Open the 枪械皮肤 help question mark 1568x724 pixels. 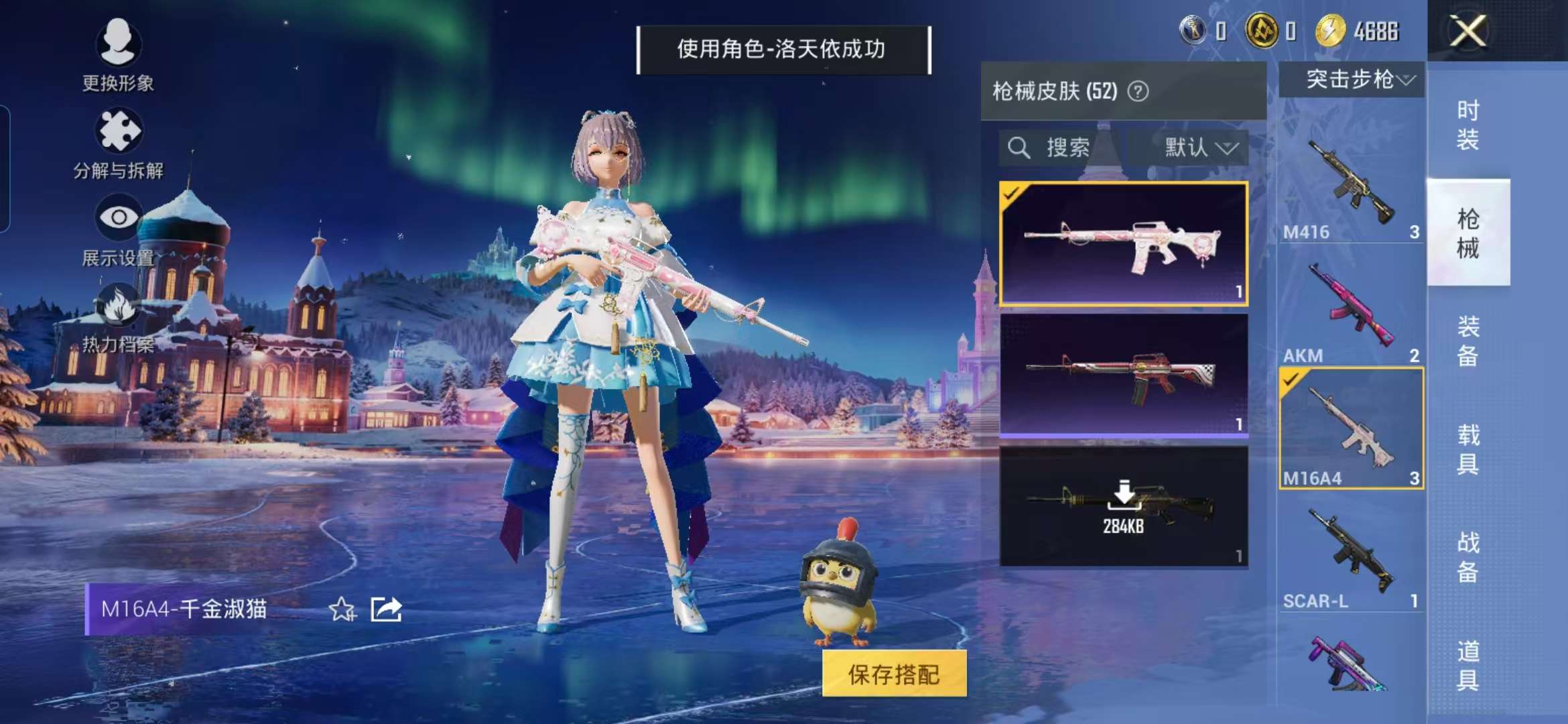[1138, 90]
